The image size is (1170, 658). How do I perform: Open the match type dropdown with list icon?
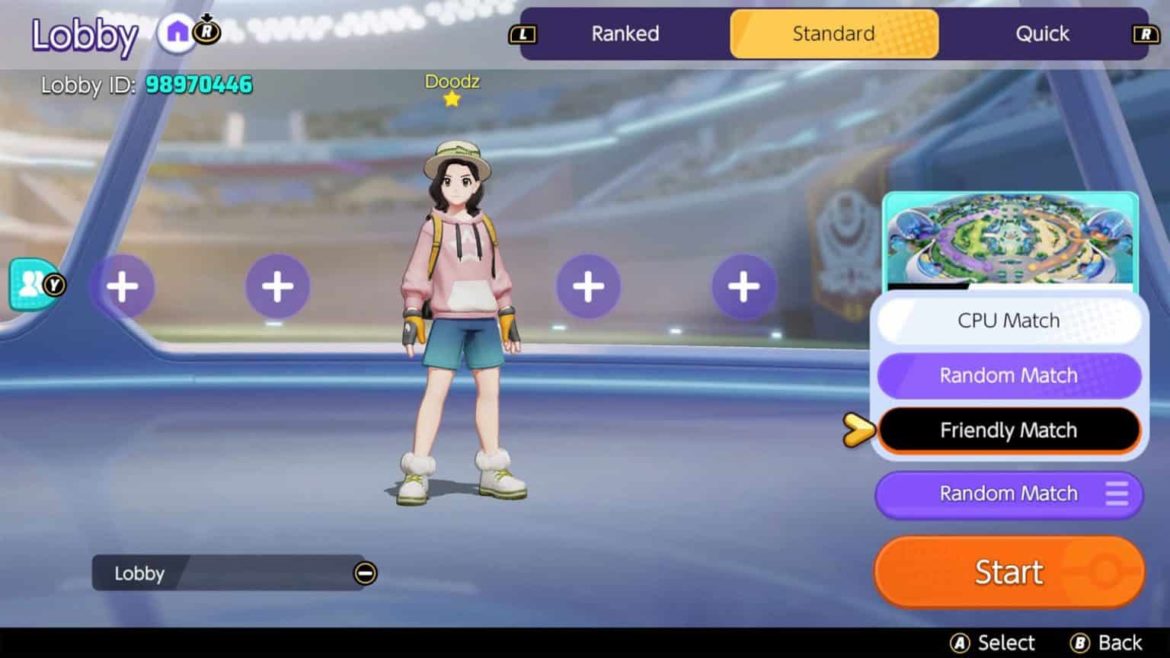[x=1008, y=494]
